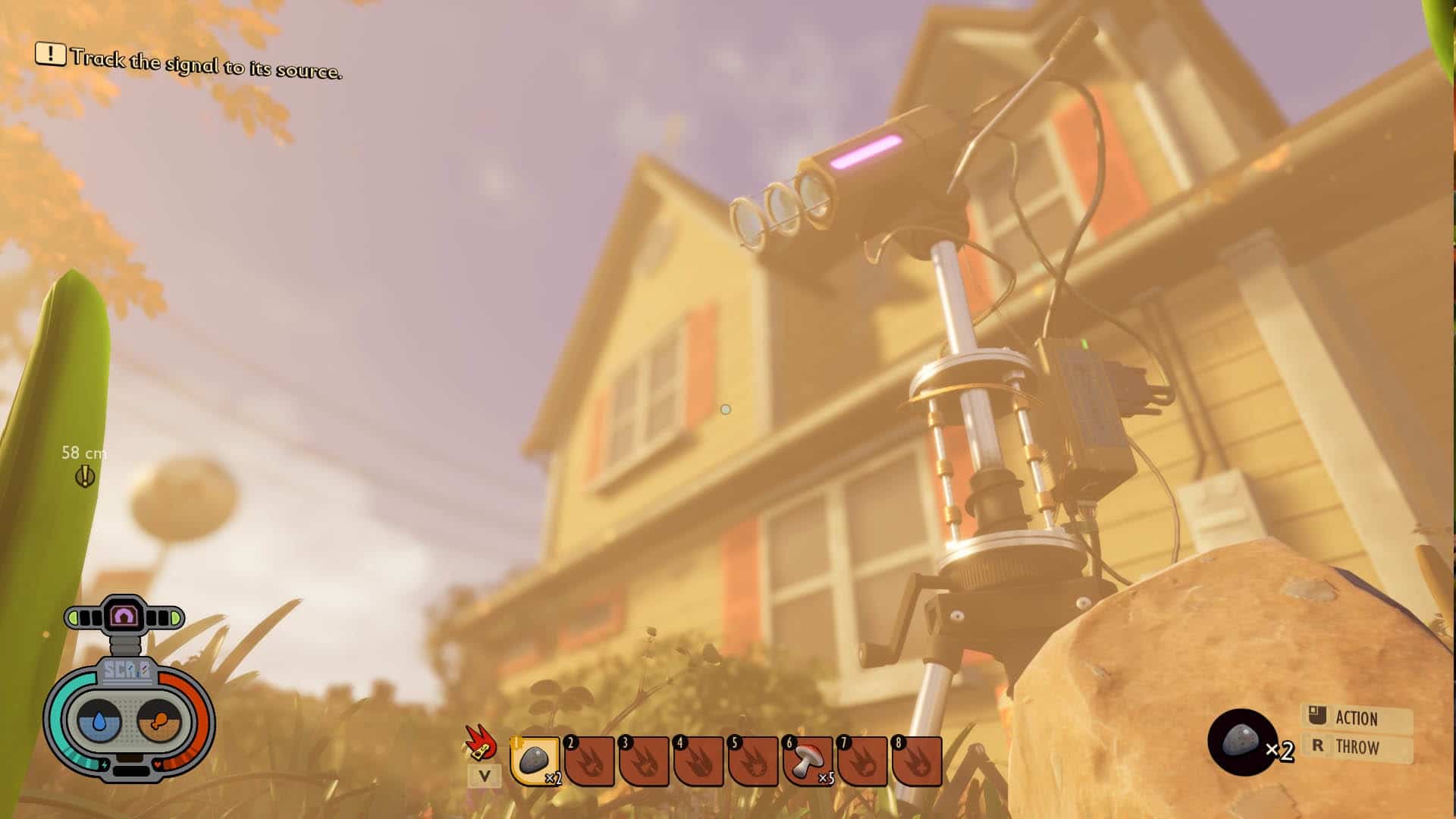Screen dimensions: 1456x819
Task: Click the 58 cm waypoint marker
Action: [85, 476]
